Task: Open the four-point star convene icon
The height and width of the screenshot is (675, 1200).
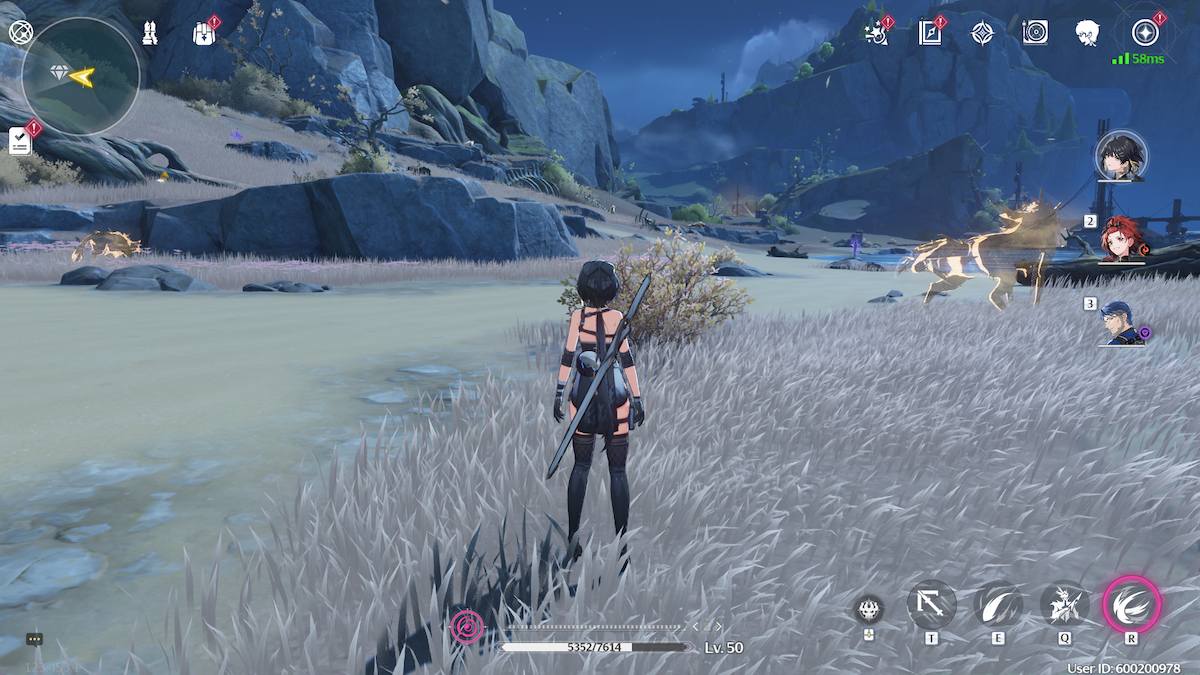Action: 982,33
